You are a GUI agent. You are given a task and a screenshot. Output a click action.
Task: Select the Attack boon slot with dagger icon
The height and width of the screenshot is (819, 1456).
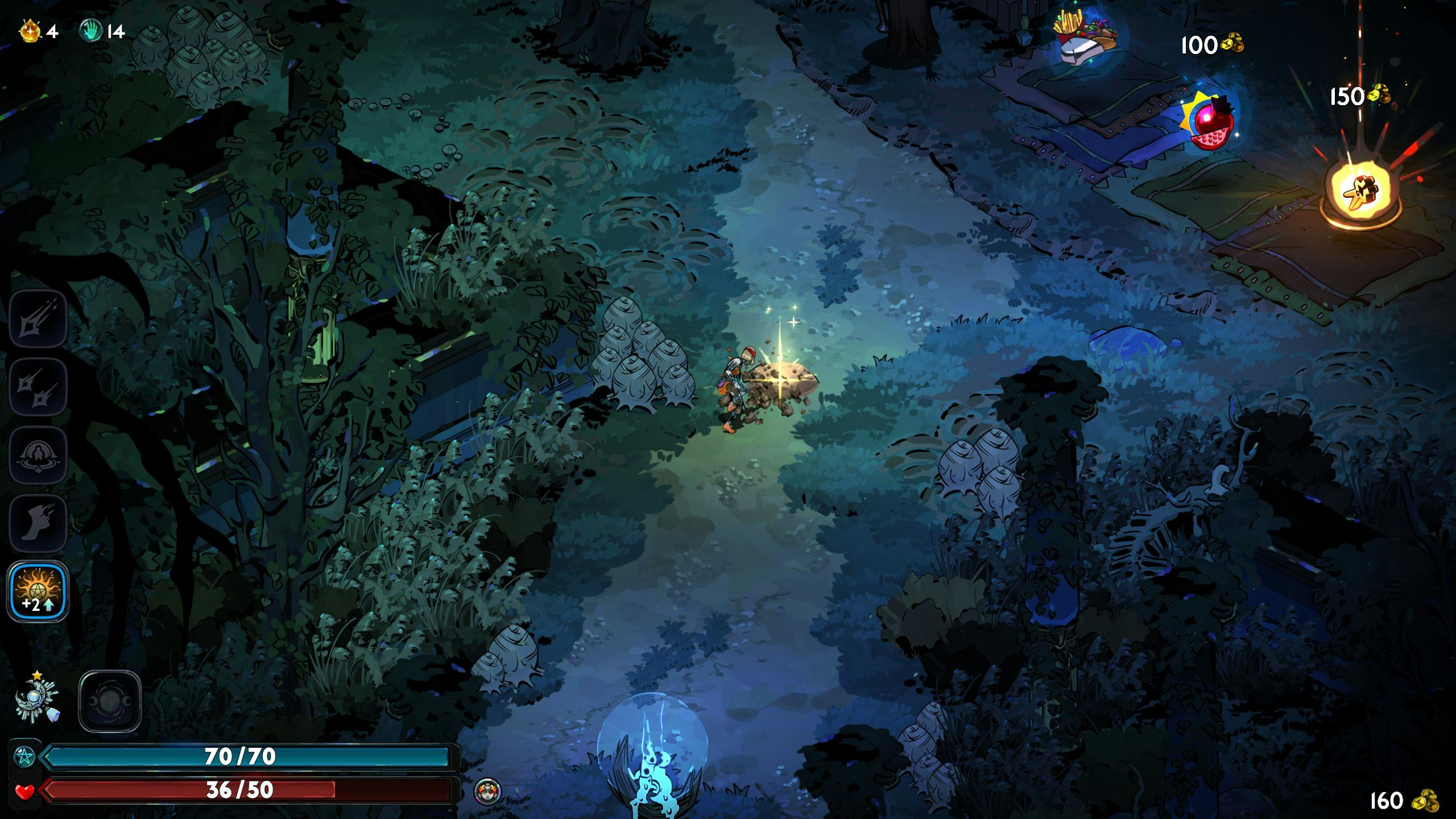(38, 319)
